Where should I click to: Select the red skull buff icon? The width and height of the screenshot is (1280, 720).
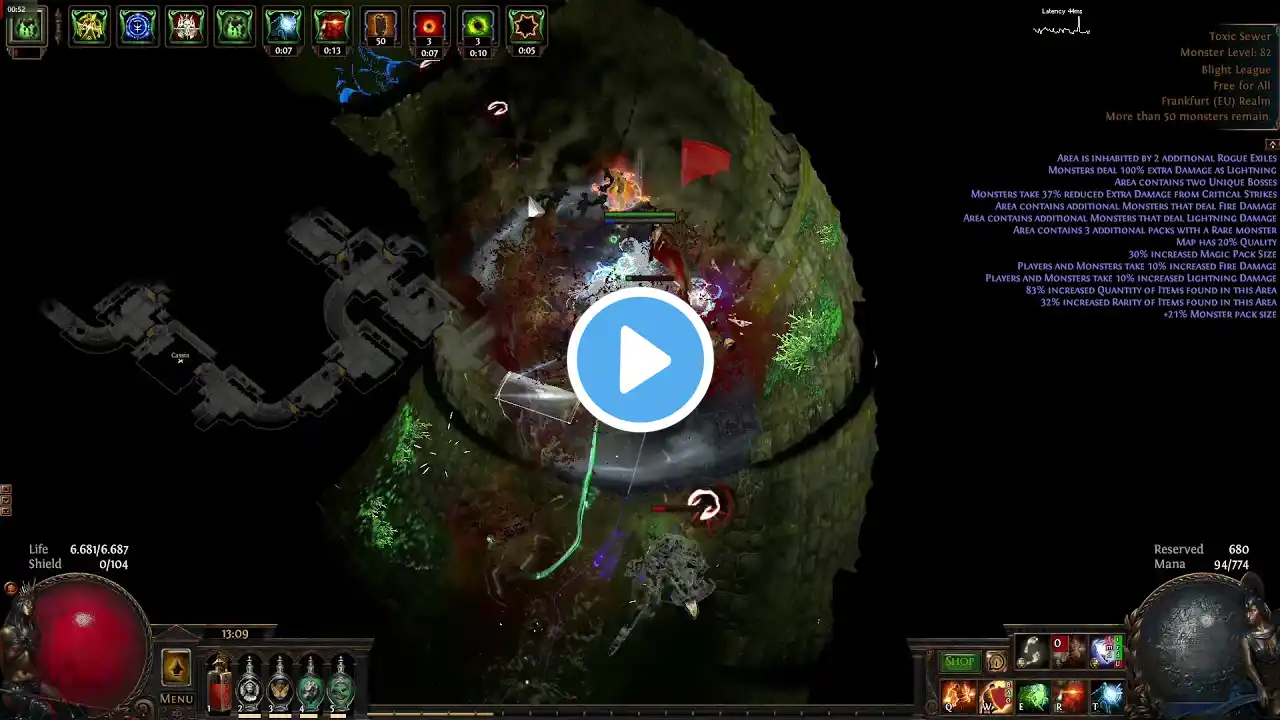pyautogui.click(x=186, y=26)
